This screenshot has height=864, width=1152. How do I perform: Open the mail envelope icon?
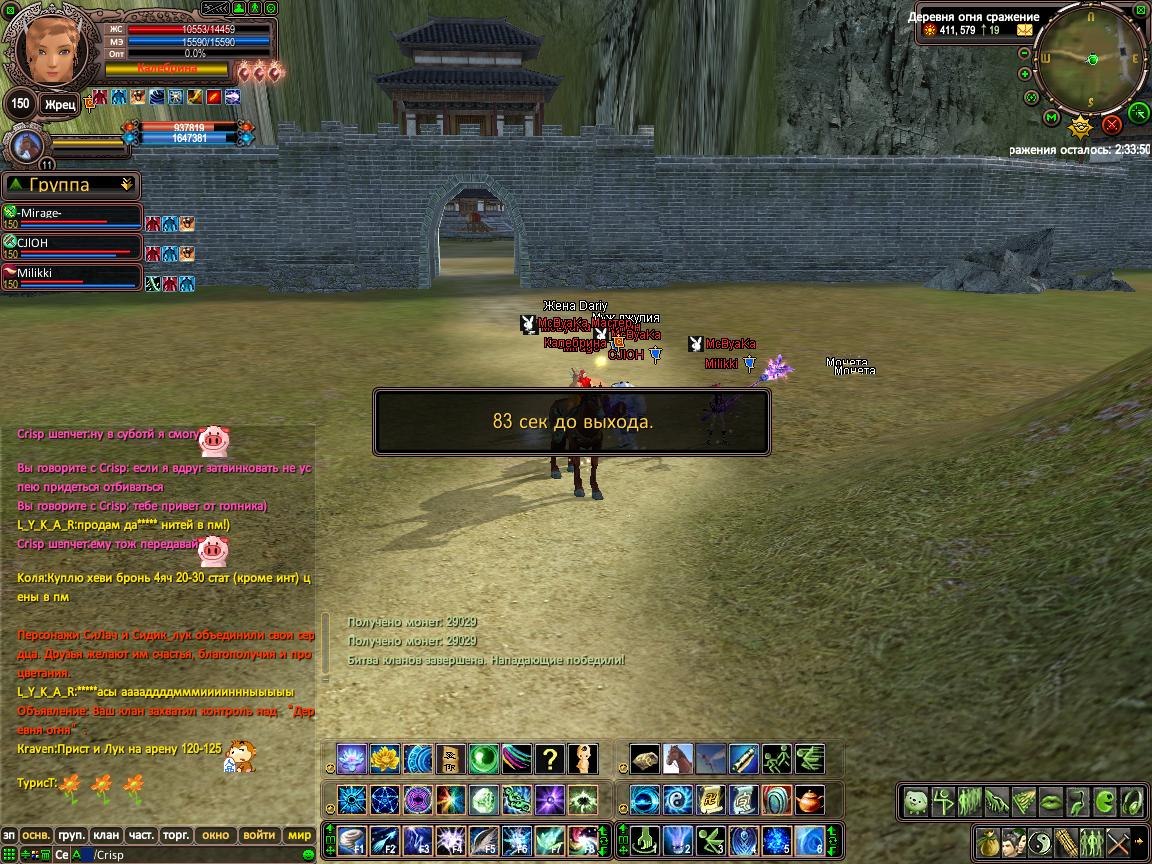pos(1024,30)
